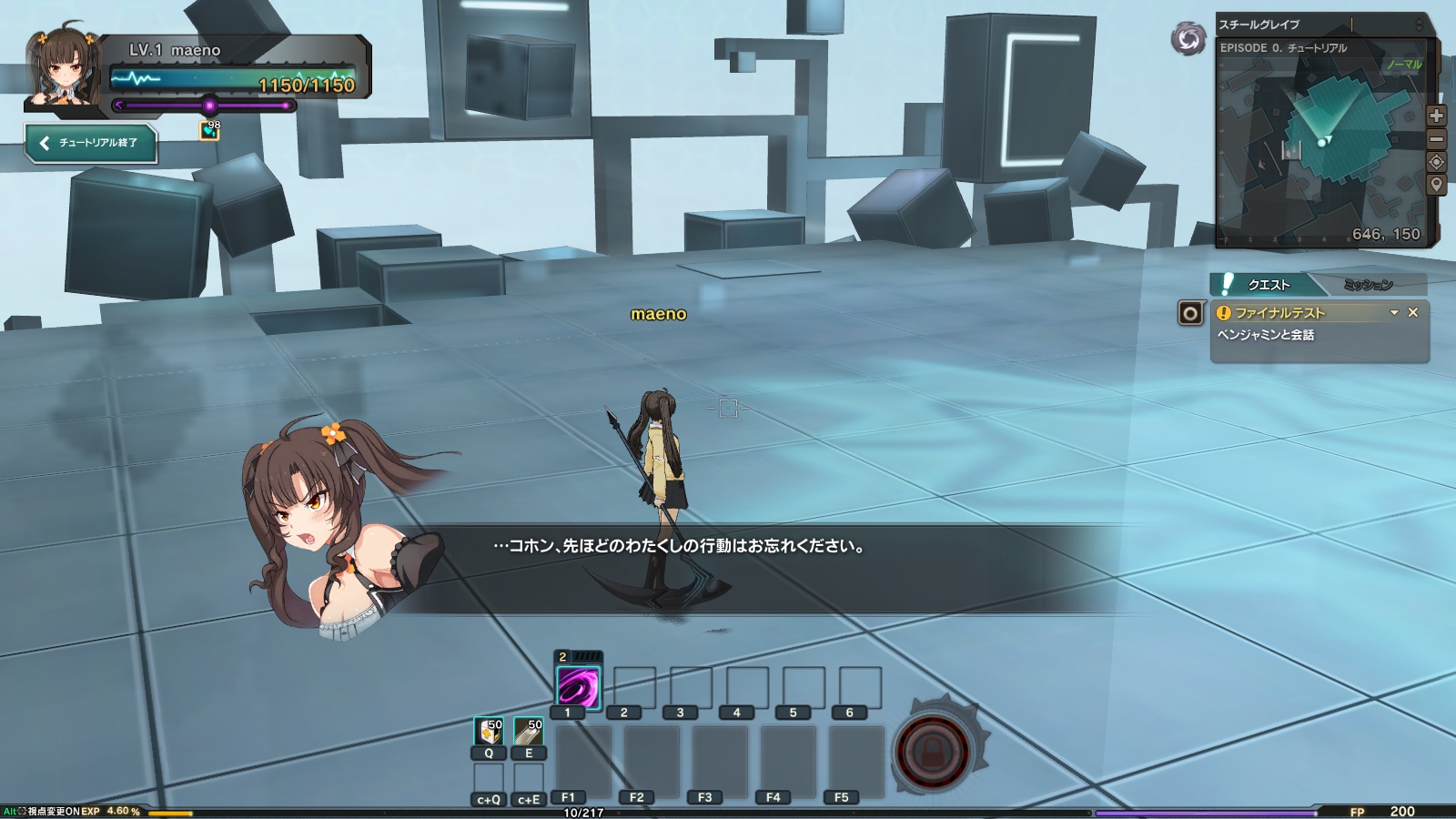Click the swirl portal icon above the minimap

pyautogui.click(x=1188, y=37)
